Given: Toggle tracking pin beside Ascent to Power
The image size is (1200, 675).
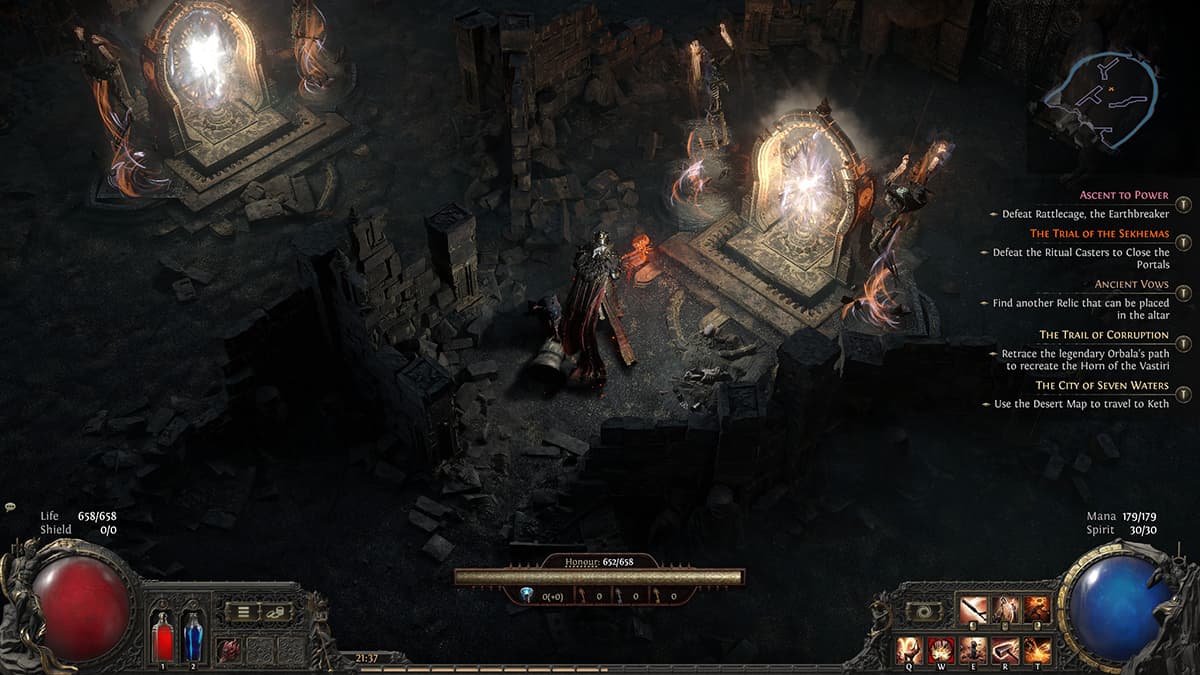Looking at the screenshot, I should tap(1184, 205).
